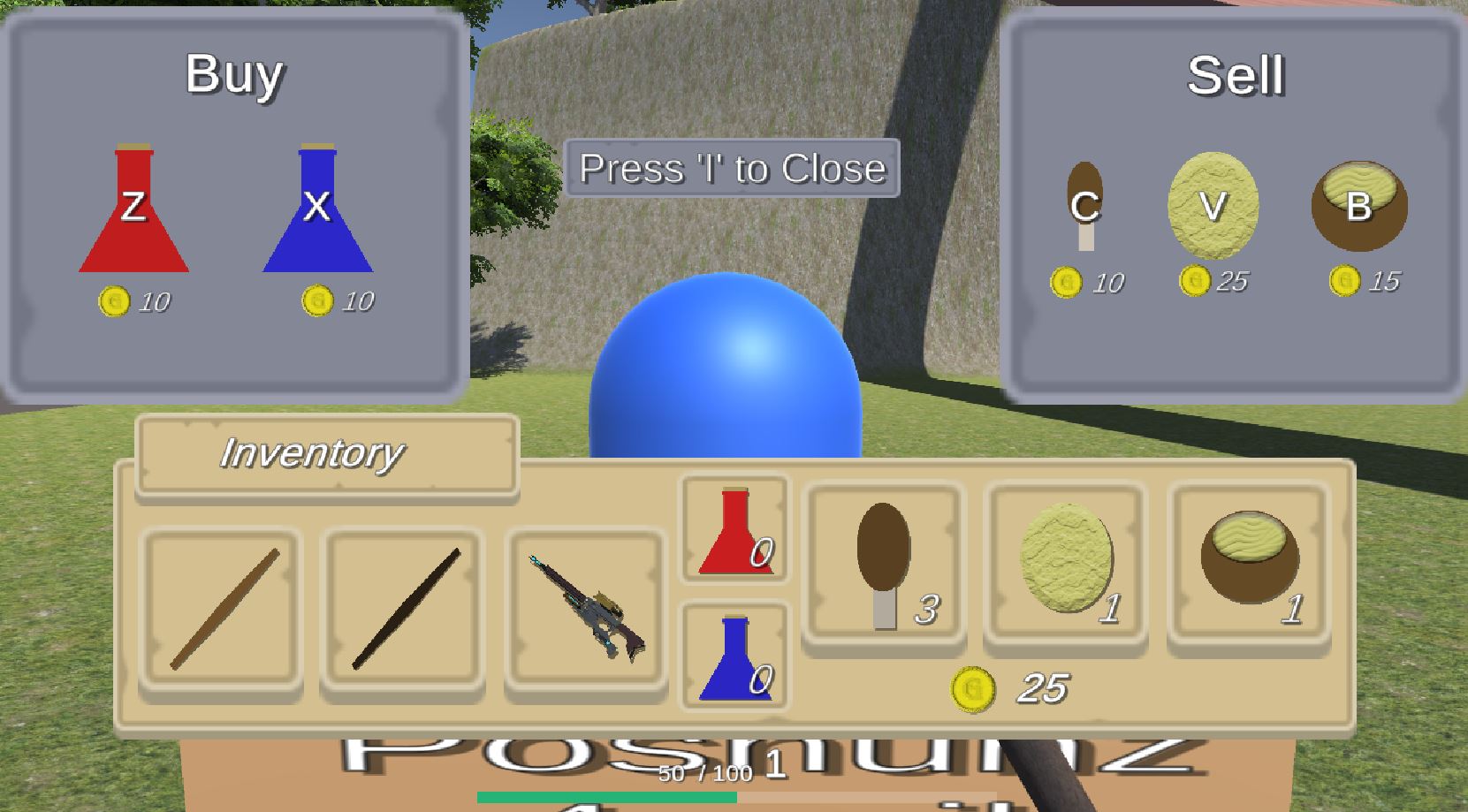Select the blue potion inventory slot
This screenshot has height=812, width=1468.
pyautogui.click(x=734, y=656)
